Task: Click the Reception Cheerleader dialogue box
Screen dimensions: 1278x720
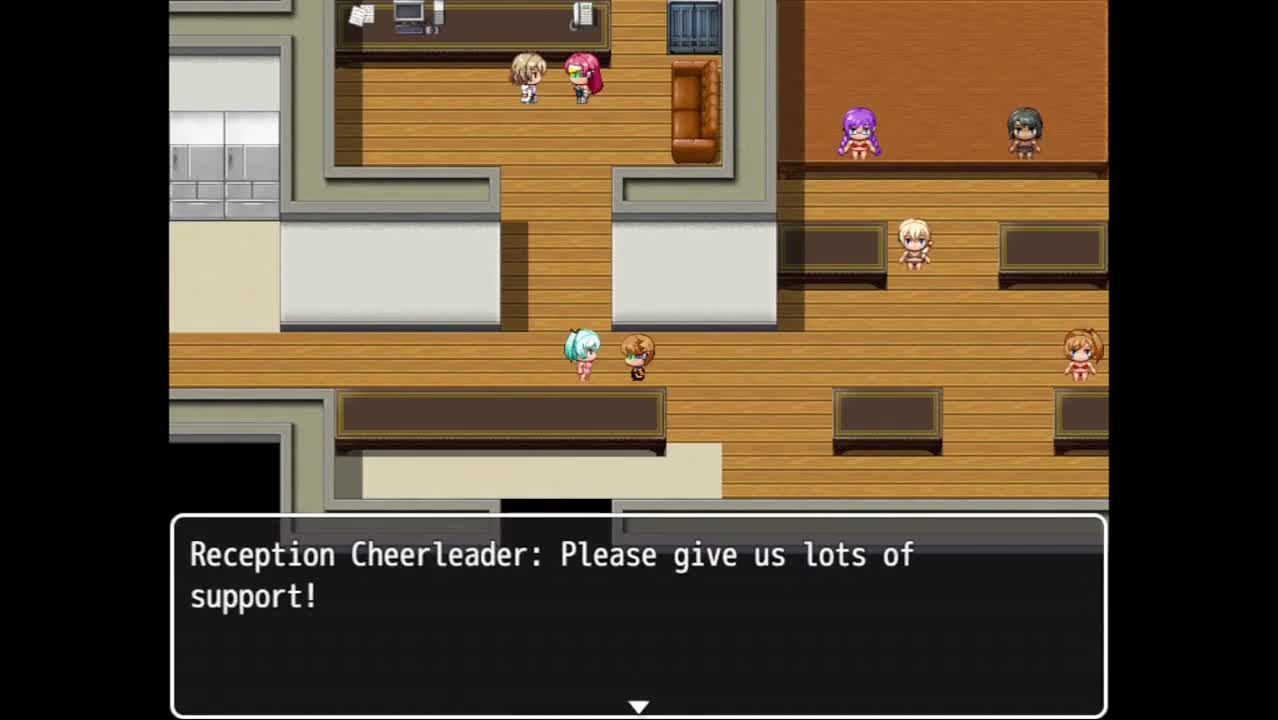Action: click(x=638, y=614)
